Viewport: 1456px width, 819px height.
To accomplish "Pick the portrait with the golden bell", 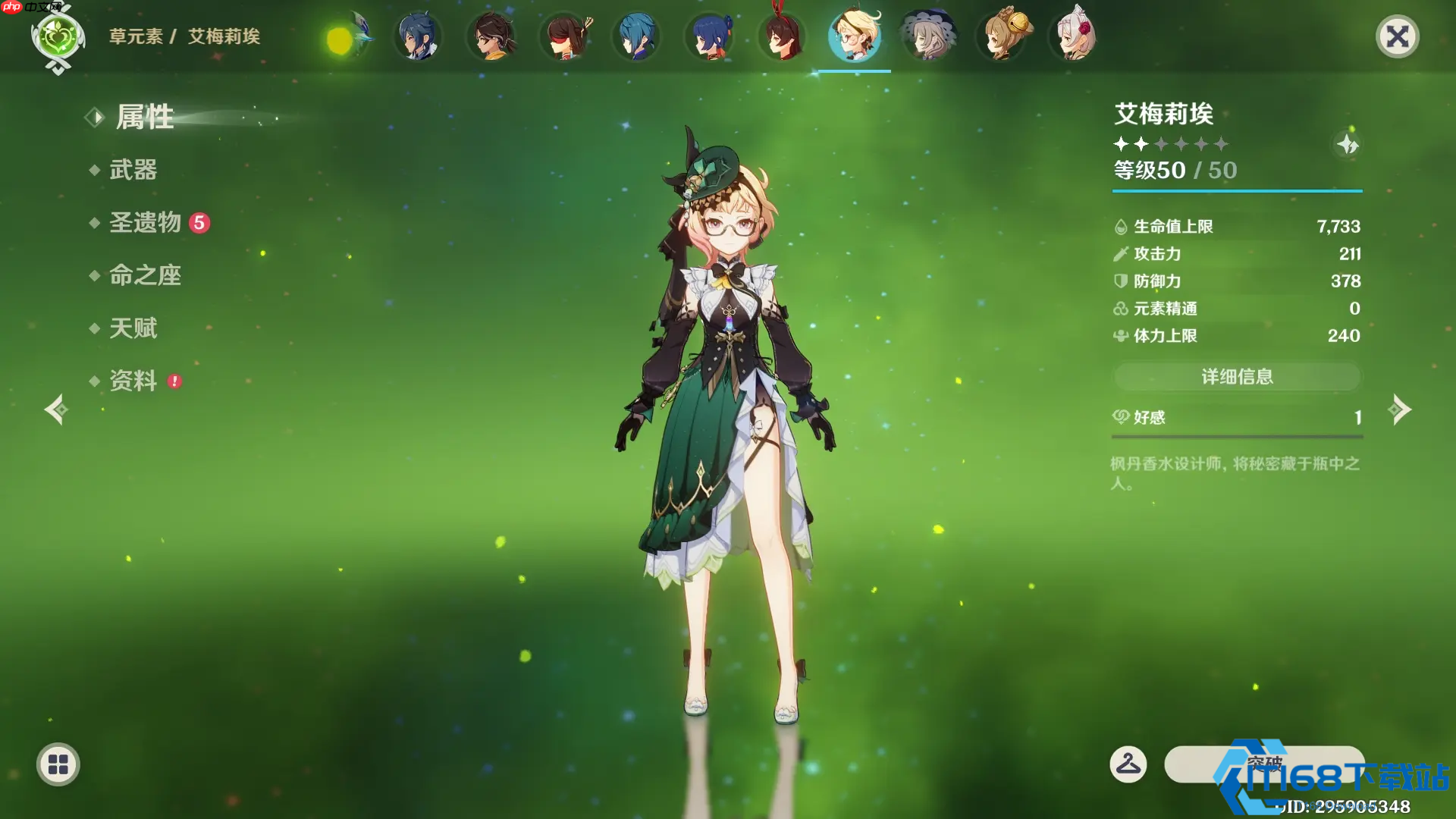I will pyautogui.click(x=1002, y=36).
